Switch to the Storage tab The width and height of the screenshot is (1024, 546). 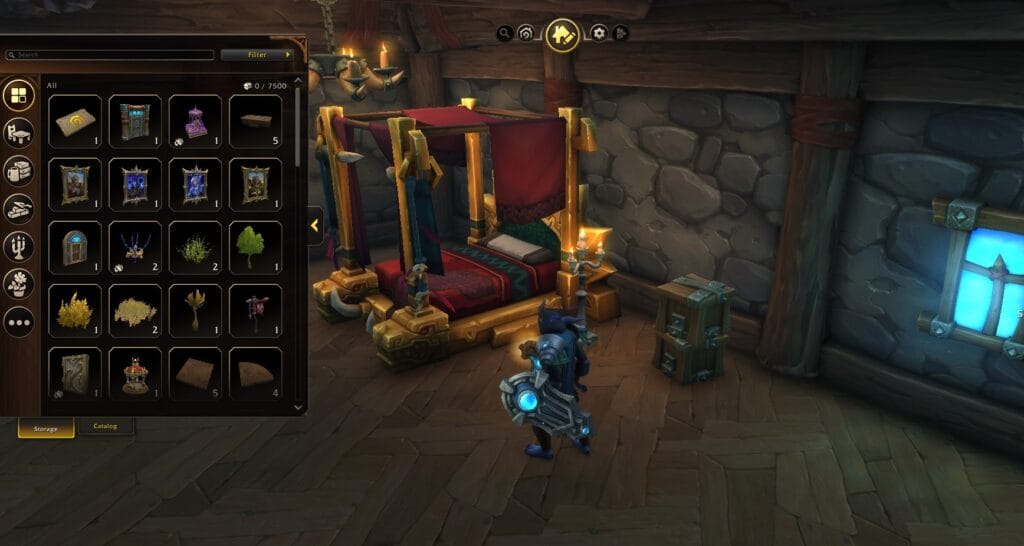click(46, 427)
